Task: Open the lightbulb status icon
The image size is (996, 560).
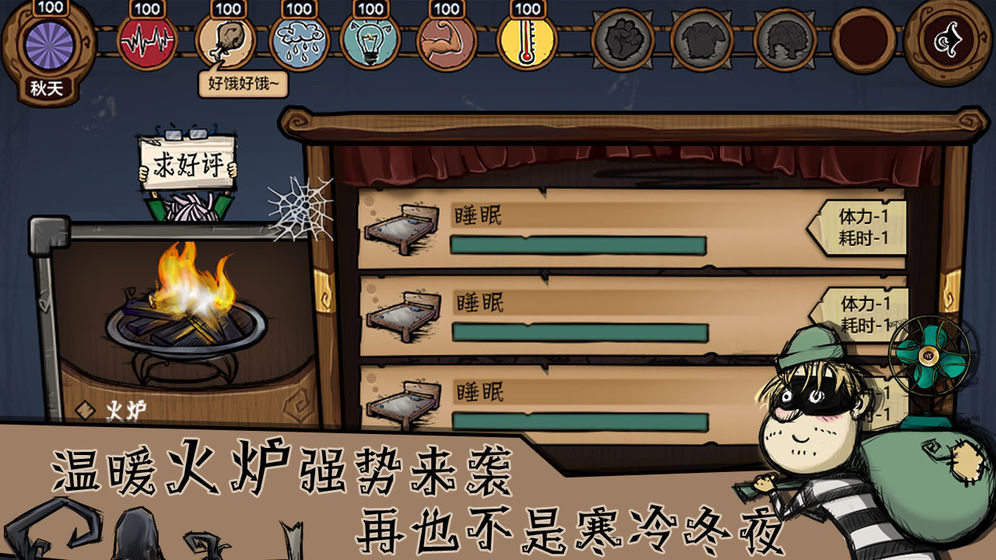Action: [x=370, y=41]
